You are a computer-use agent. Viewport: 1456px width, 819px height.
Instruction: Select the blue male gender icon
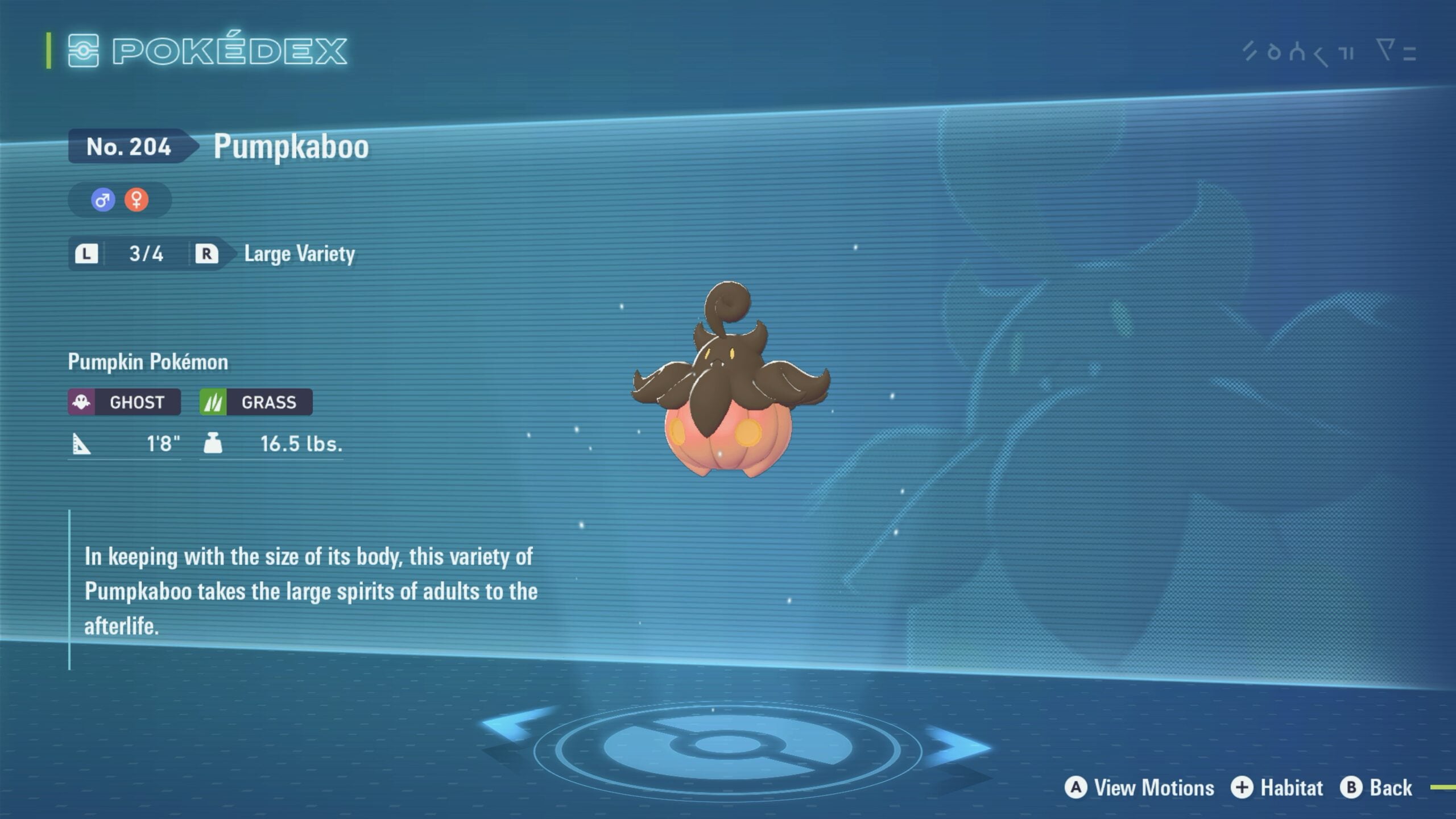pos(103,200)
